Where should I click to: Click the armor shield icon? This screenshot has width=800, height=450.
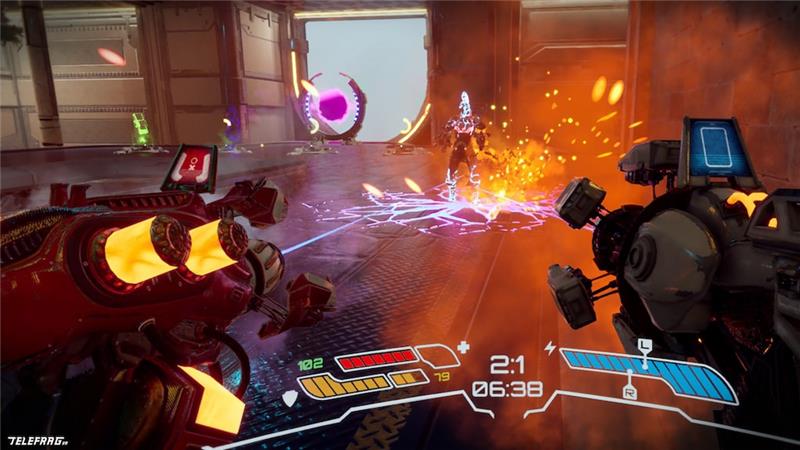(x=291, y=399)
